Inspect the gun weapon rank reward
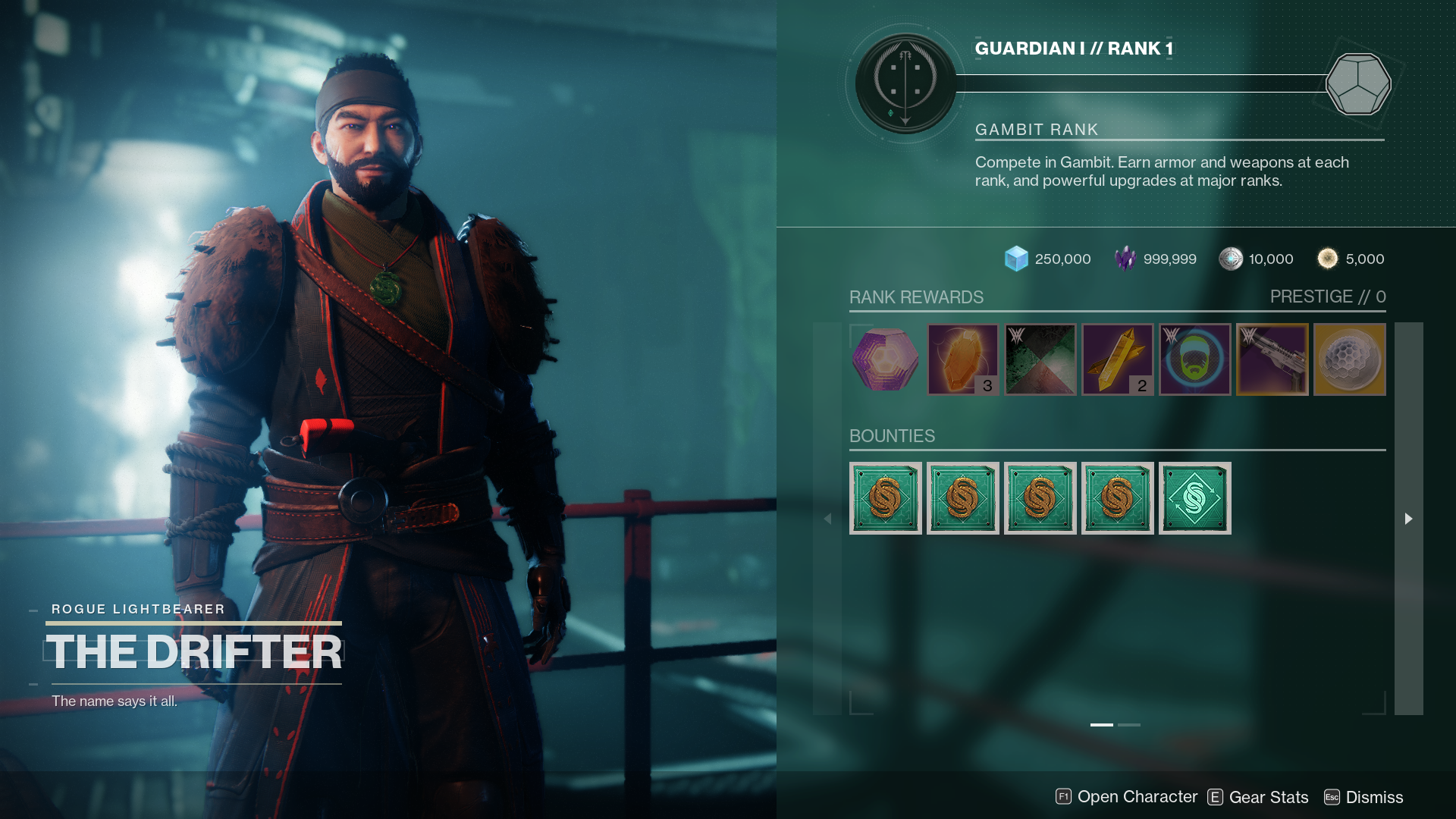 pos(1272,359)
